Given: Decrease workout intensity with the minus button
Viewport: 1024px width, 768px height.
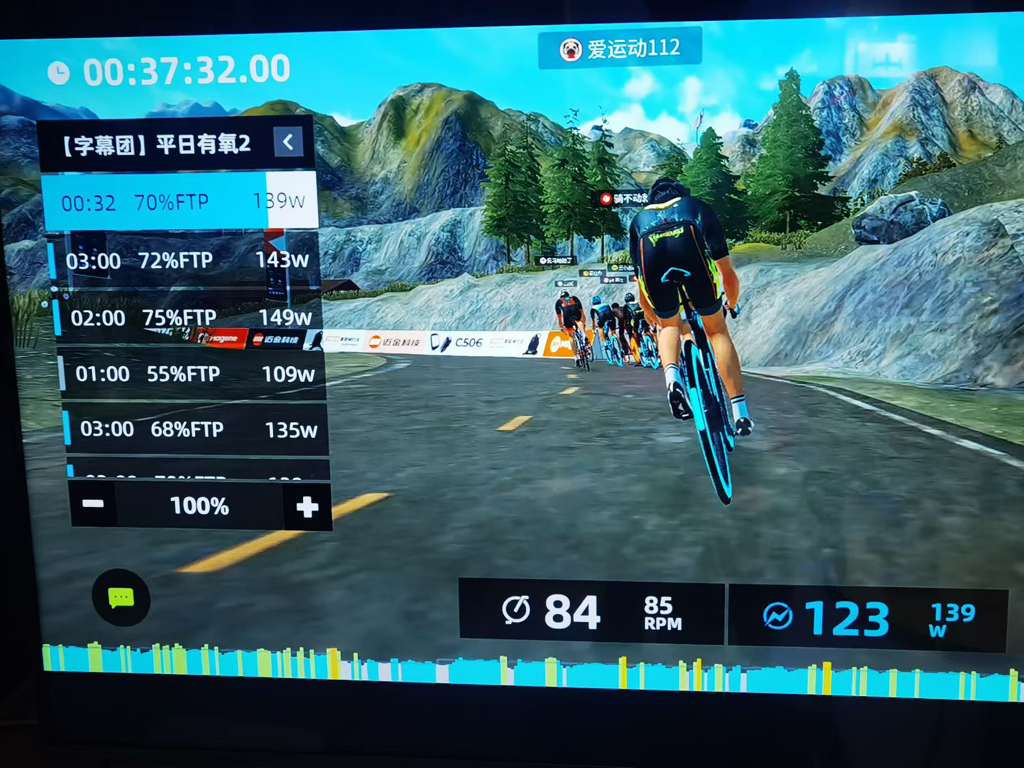Looking at the screenshot, I should coord(93,505).
